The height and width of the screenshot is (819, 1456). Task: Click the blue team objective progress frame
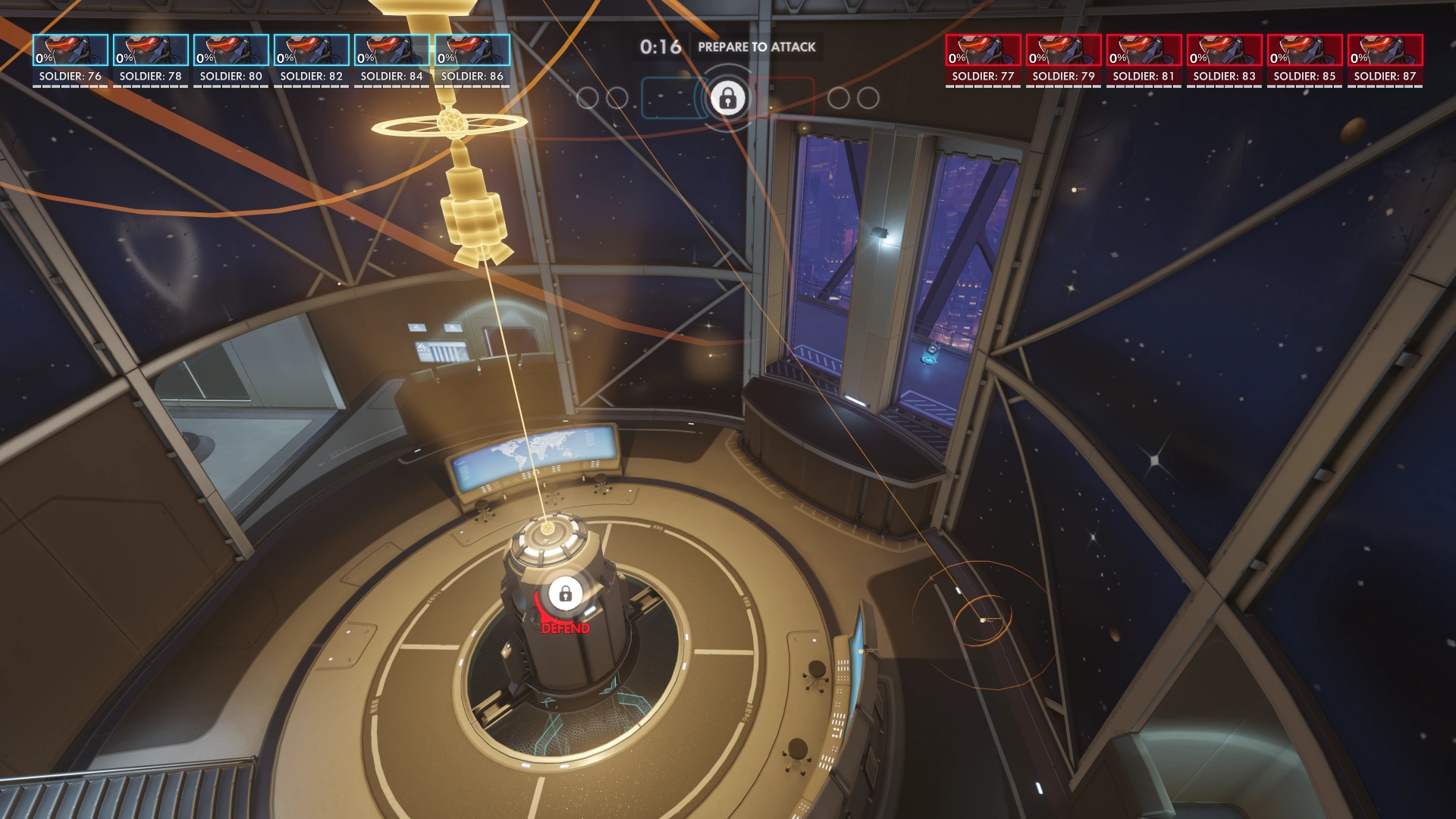[x=673, y=97]
